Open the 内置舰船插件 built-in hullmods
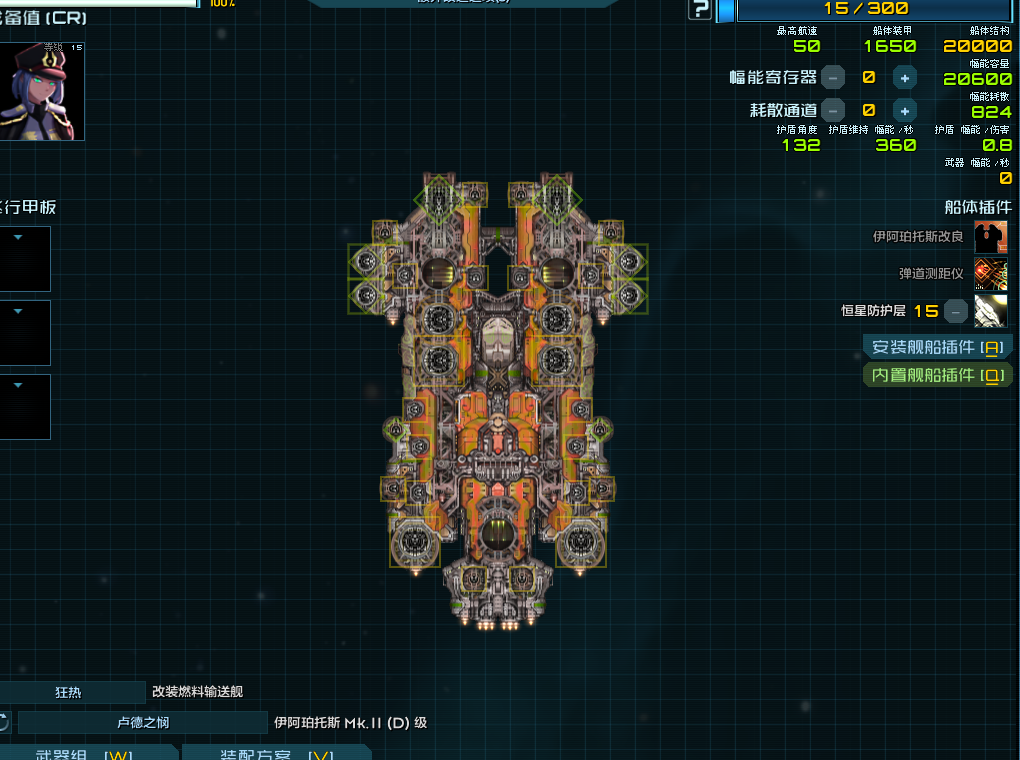 pyautogui.click(x=937, y=375)
